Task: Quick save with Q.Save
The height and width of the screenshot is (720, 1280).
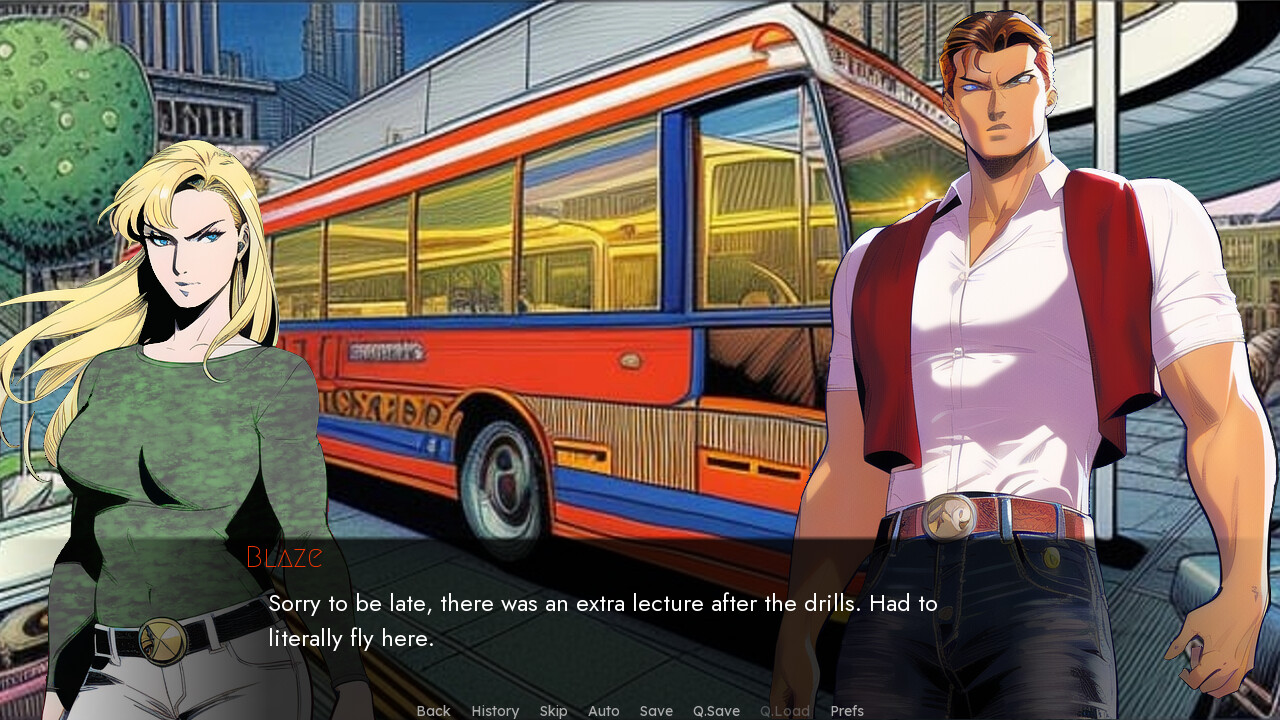Action: coord(716,711)
